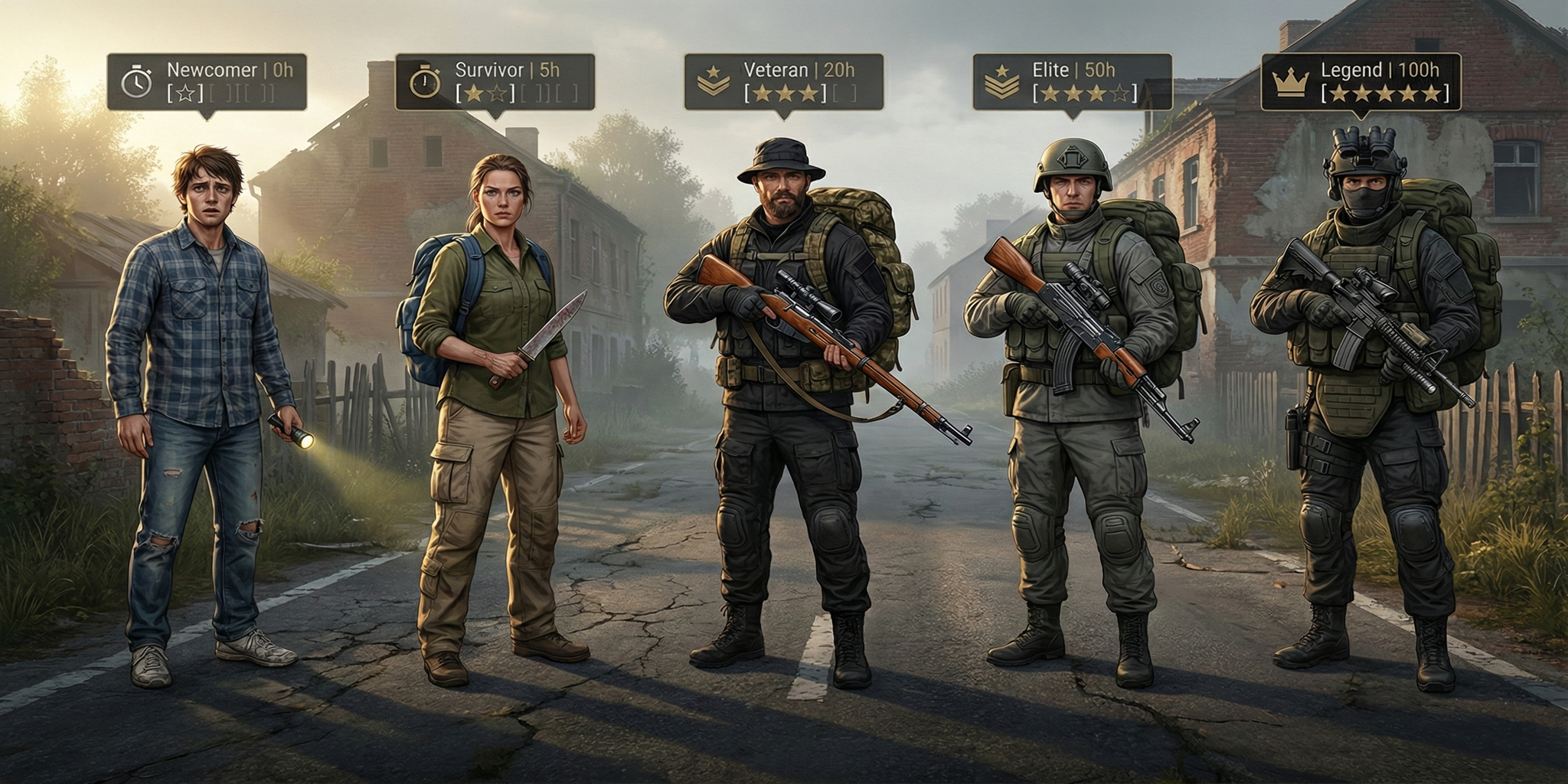The width and height of the screenshot is (1568, 784).
Task: Click the Survivor 5h rank badge
Action: tap(495, 81)
